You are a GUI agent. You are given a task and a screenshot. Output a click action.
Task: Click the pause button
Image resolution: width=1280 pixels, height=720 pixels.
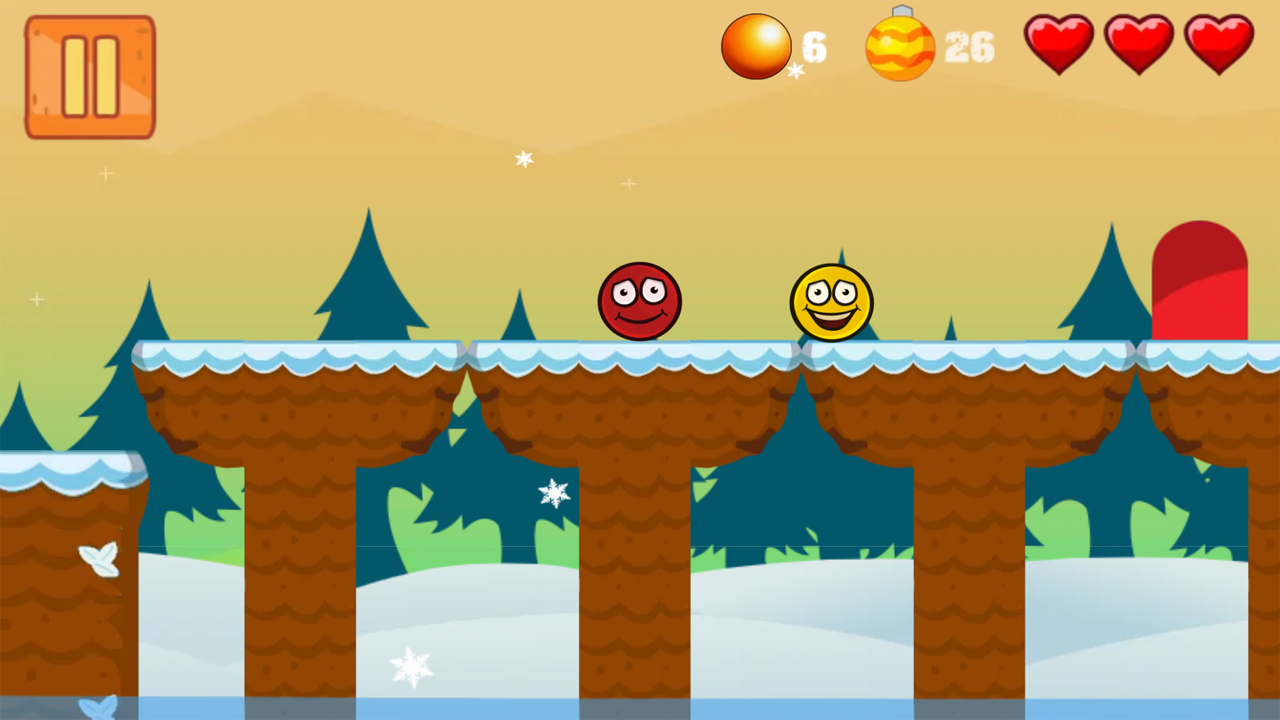(89, 76)
